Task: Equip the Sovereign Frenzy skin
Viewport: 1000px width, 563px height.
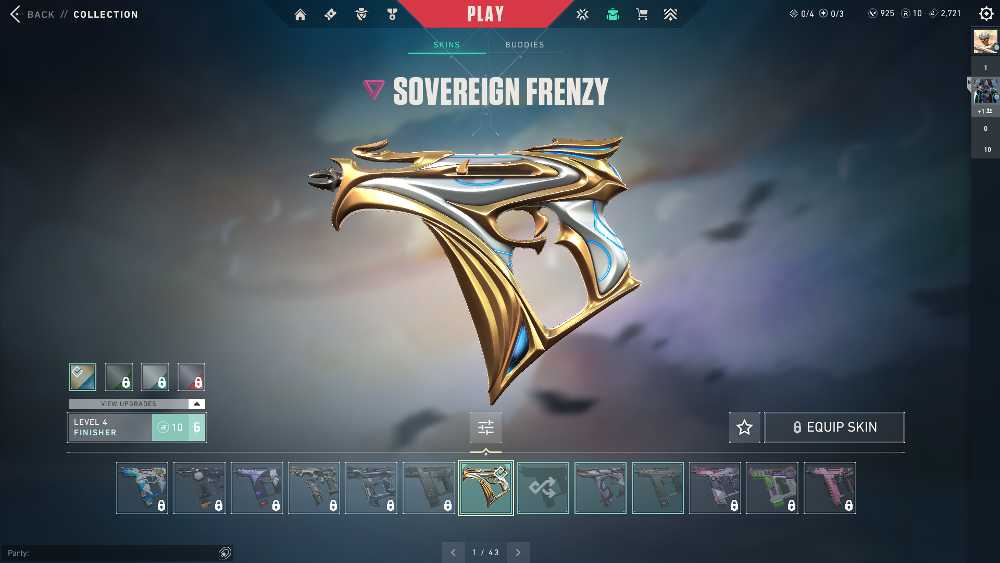Action: click(835, 427)
